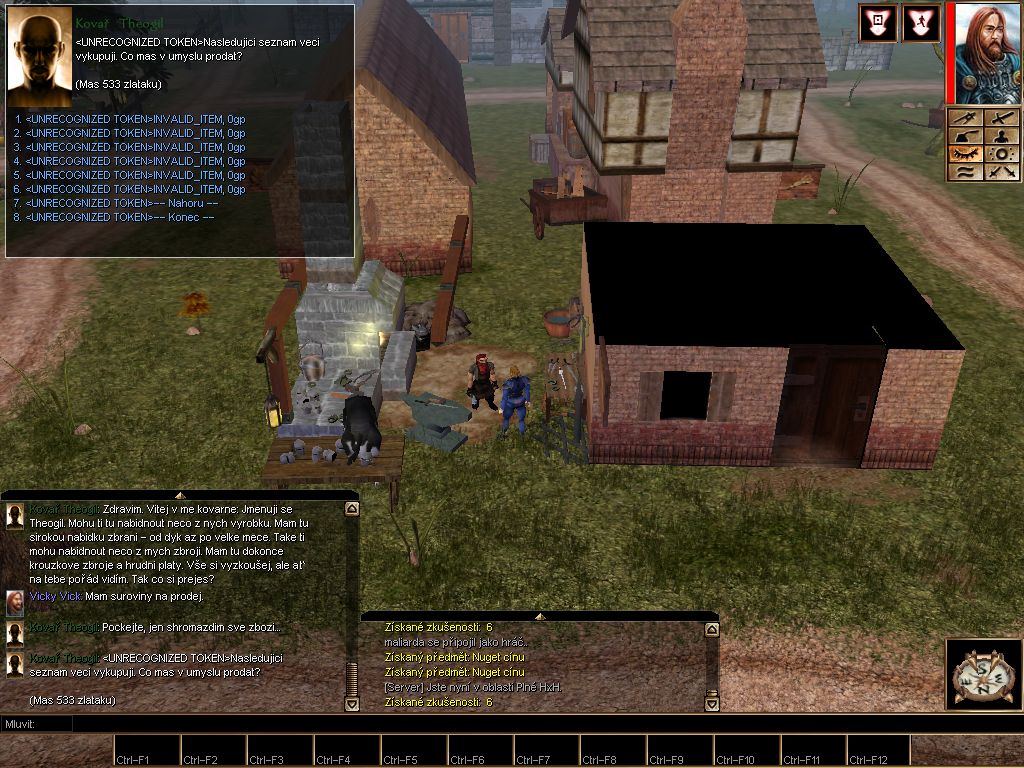
Task: Click the wavy lines button
Action: 965,172
